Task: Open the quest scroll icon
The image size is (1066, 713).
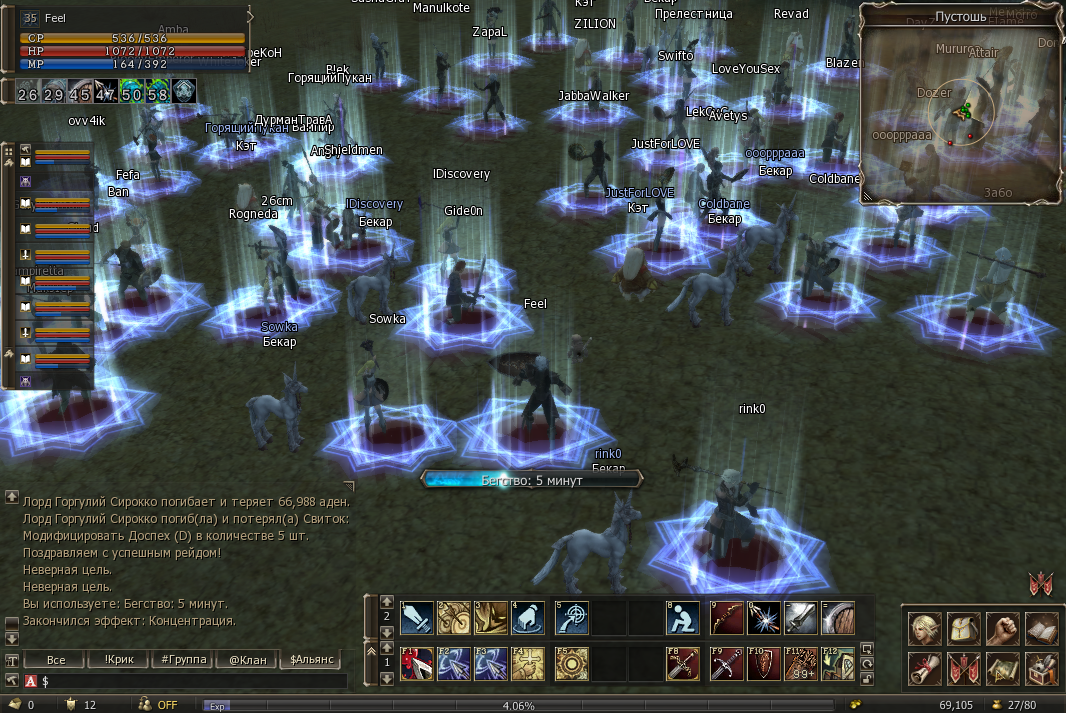Action: [923, 668]
